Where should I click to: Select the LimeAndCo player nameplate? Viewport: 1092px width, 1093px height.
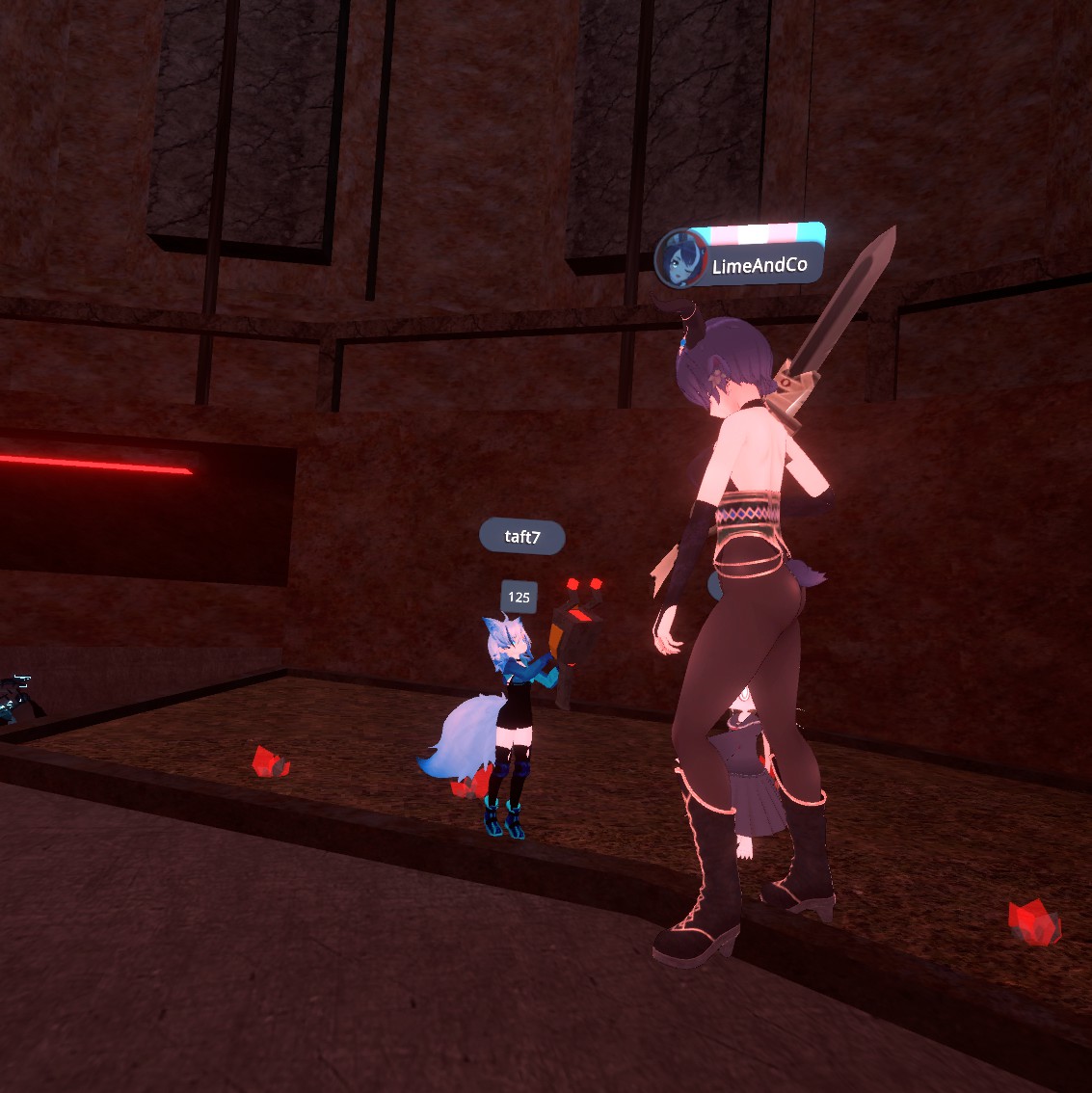click(x=759, y=265)
